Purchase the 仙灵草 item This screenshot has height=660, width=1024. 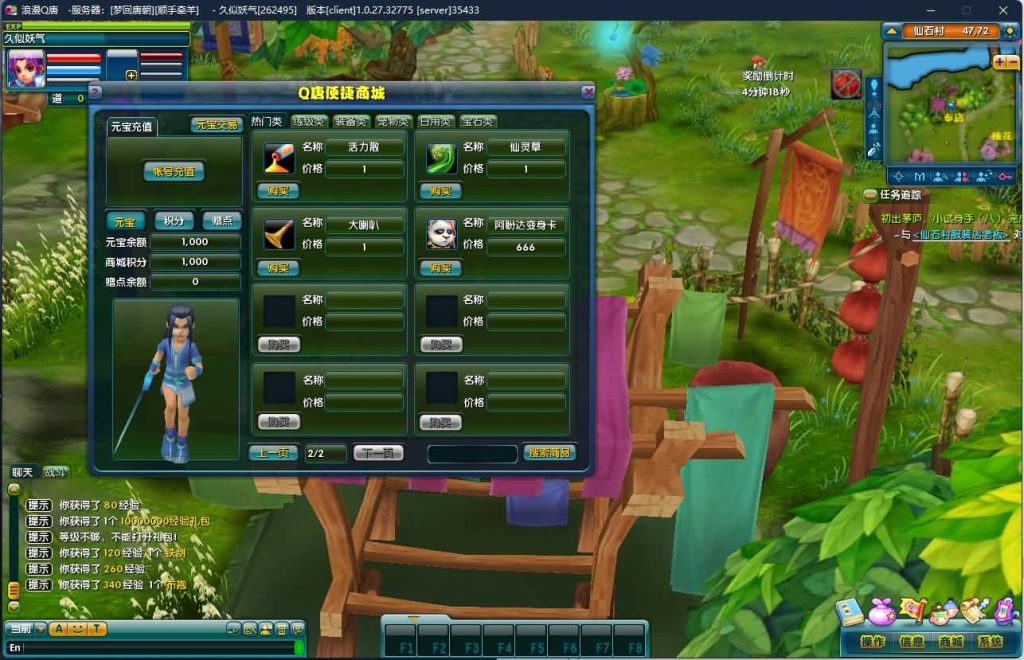[440, 190]
